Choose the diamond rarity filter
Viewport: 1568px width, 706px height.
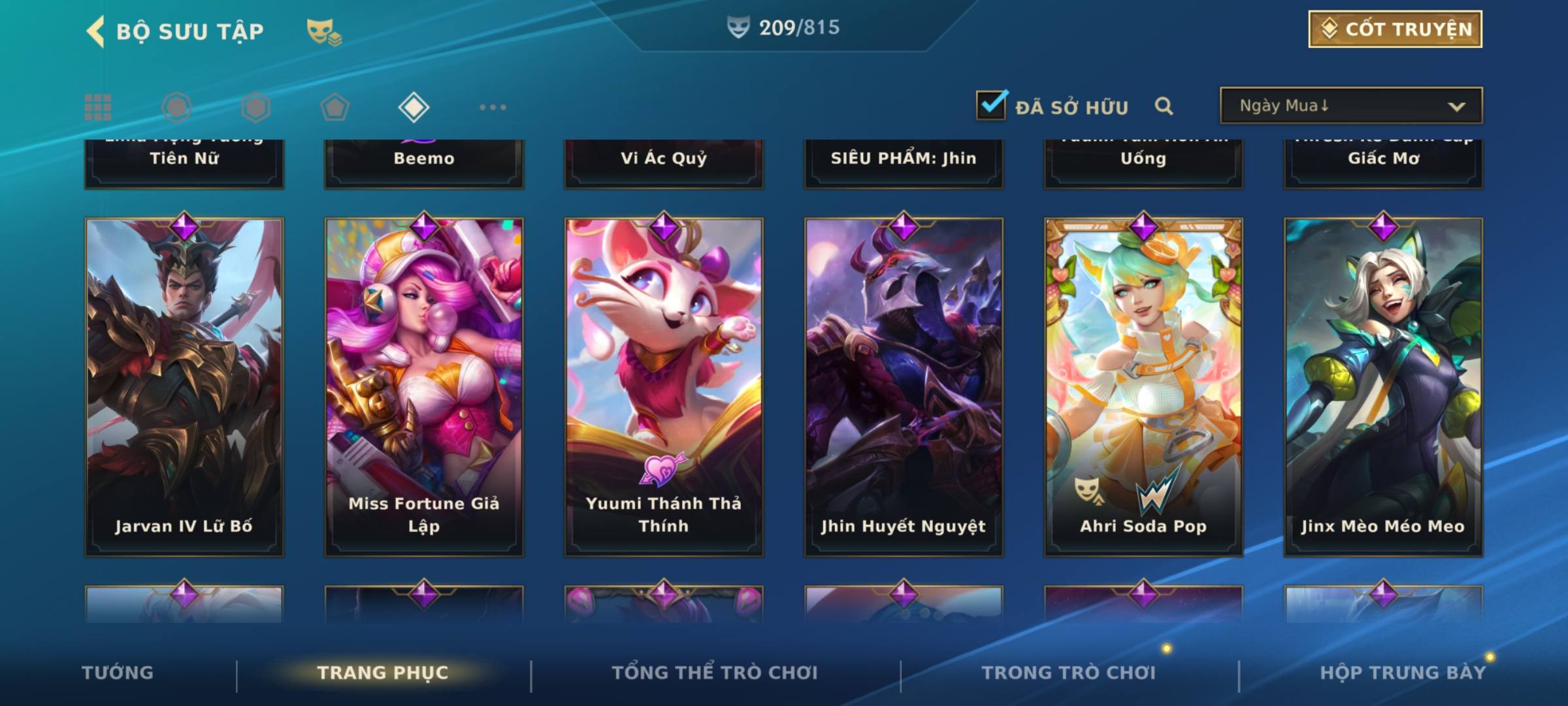[x=414, y=107]
